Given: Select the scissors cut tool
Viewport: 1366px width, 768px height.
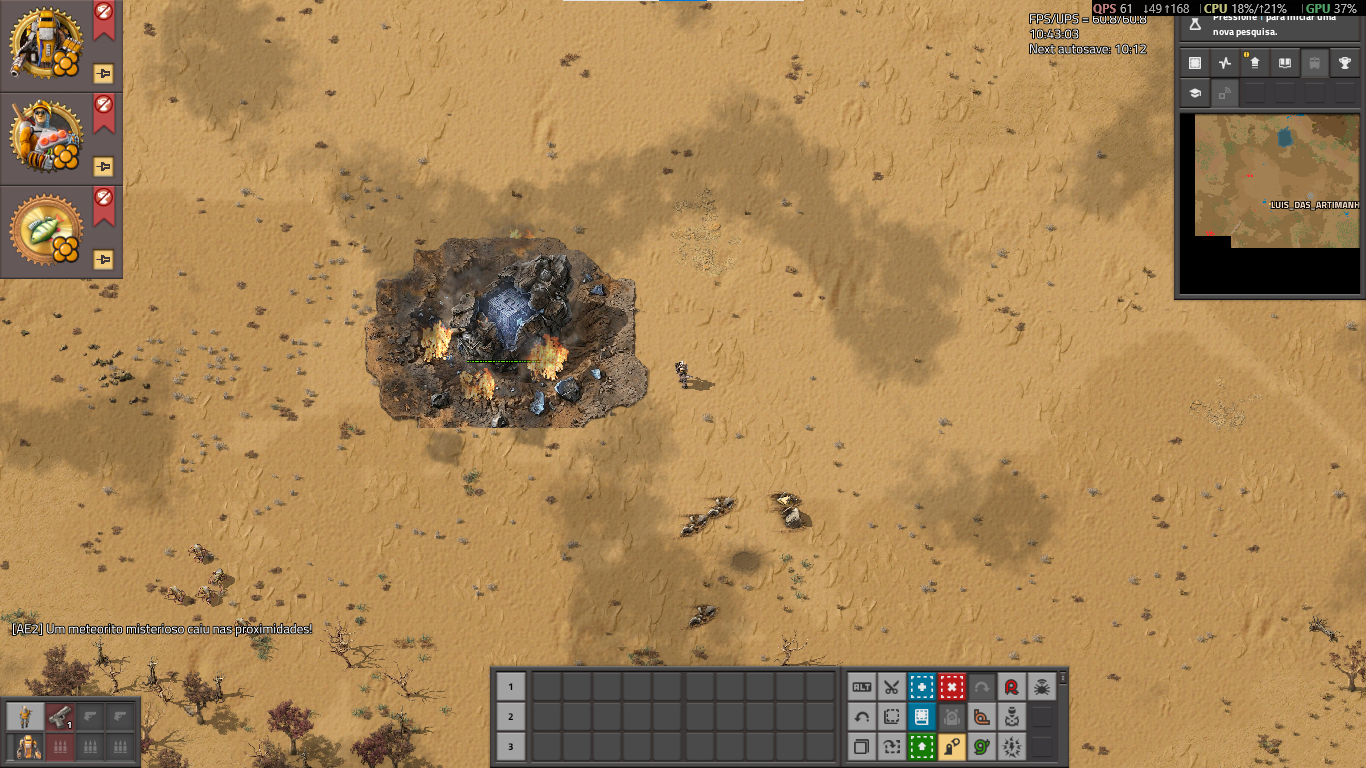Looking at the screenshot, I should [x=892, y=687].
